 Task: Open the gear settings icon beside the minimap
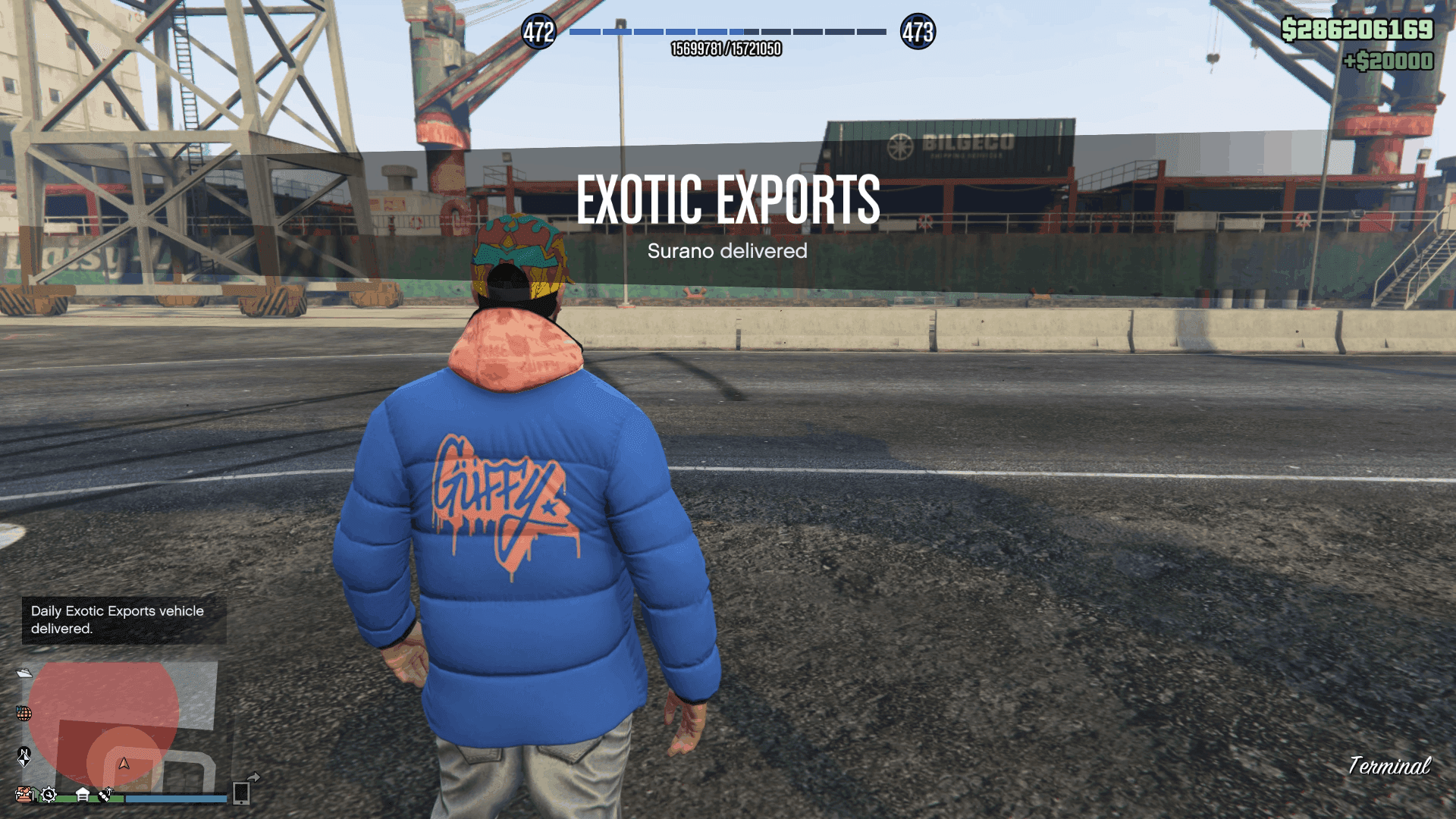click(x=49, y=795)
